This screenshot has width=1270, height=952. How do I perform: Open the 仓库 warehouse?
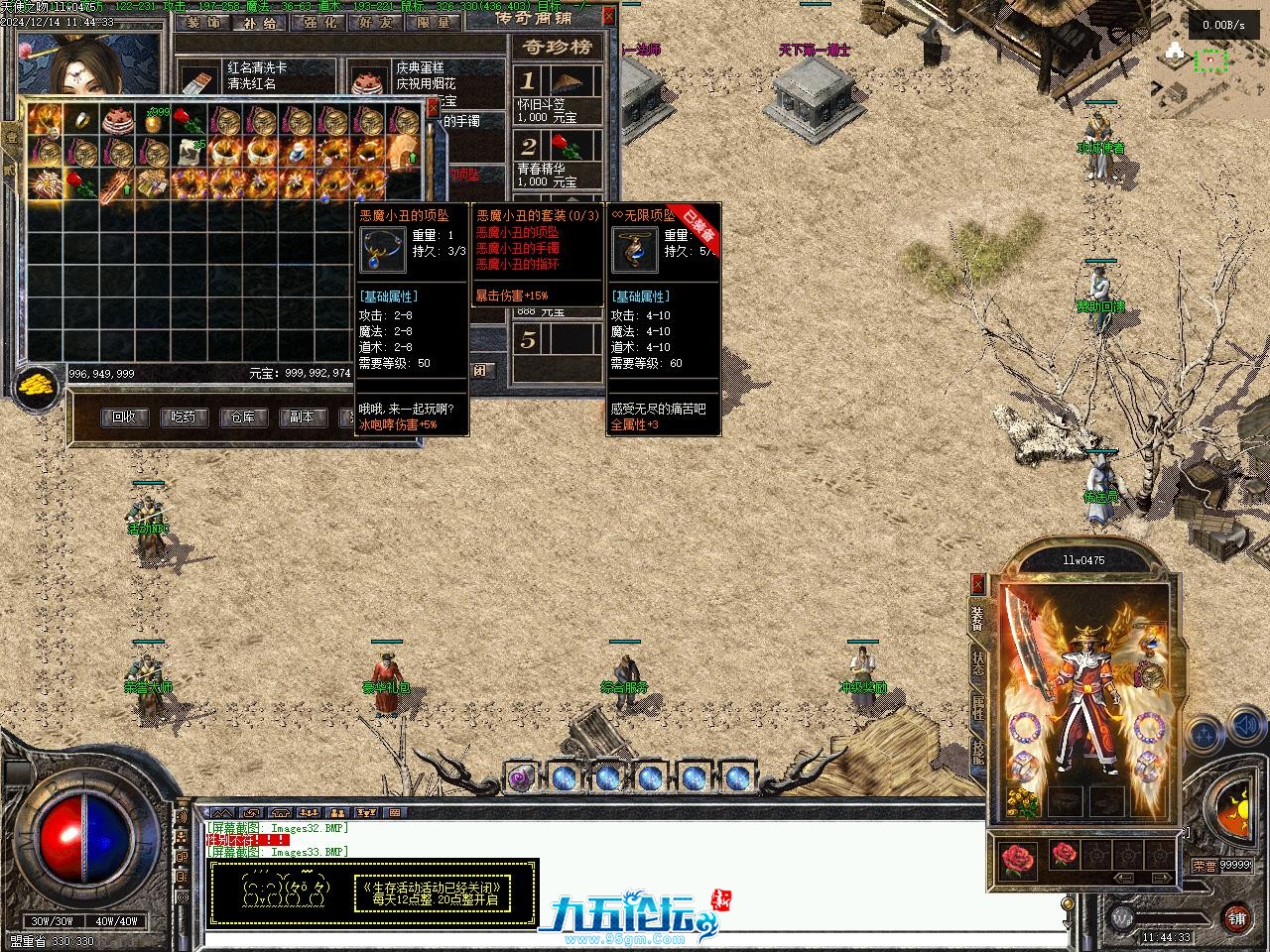(243, 417)
